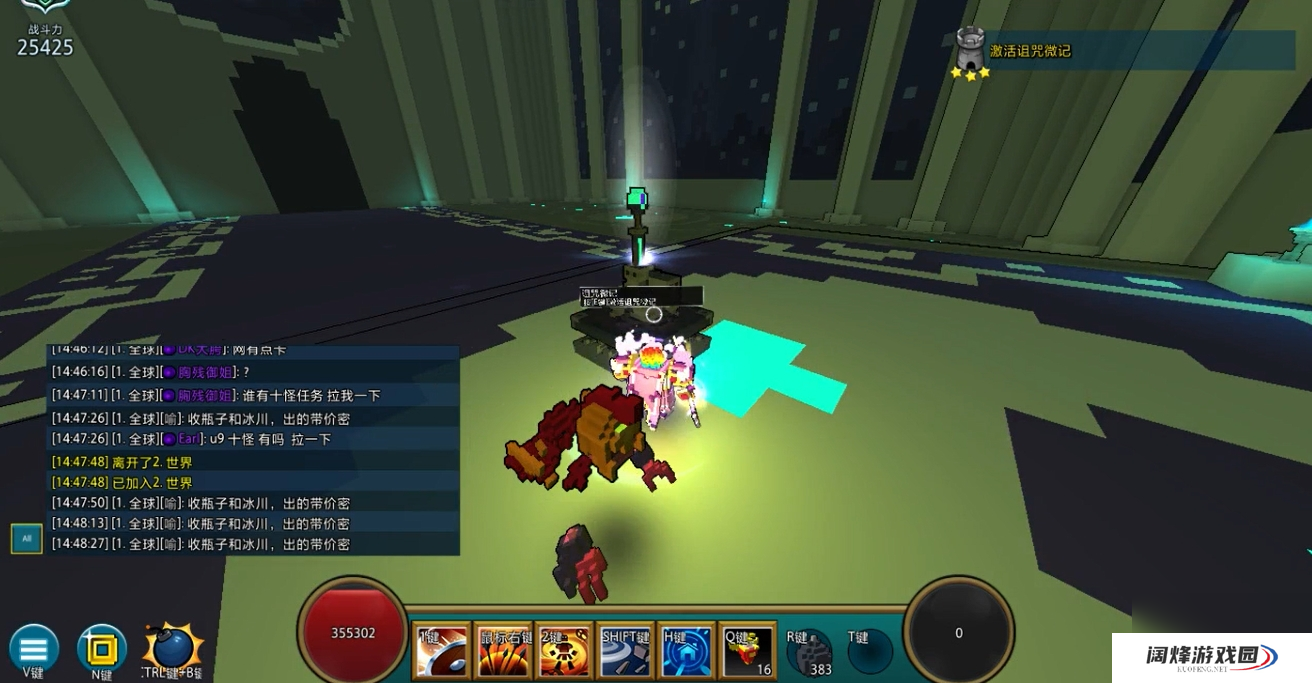Click the yellow square N-key icon
Image resolution: width=1312 pixels, height=683 pixels.
pyautogui.click(x=101, y=649)
